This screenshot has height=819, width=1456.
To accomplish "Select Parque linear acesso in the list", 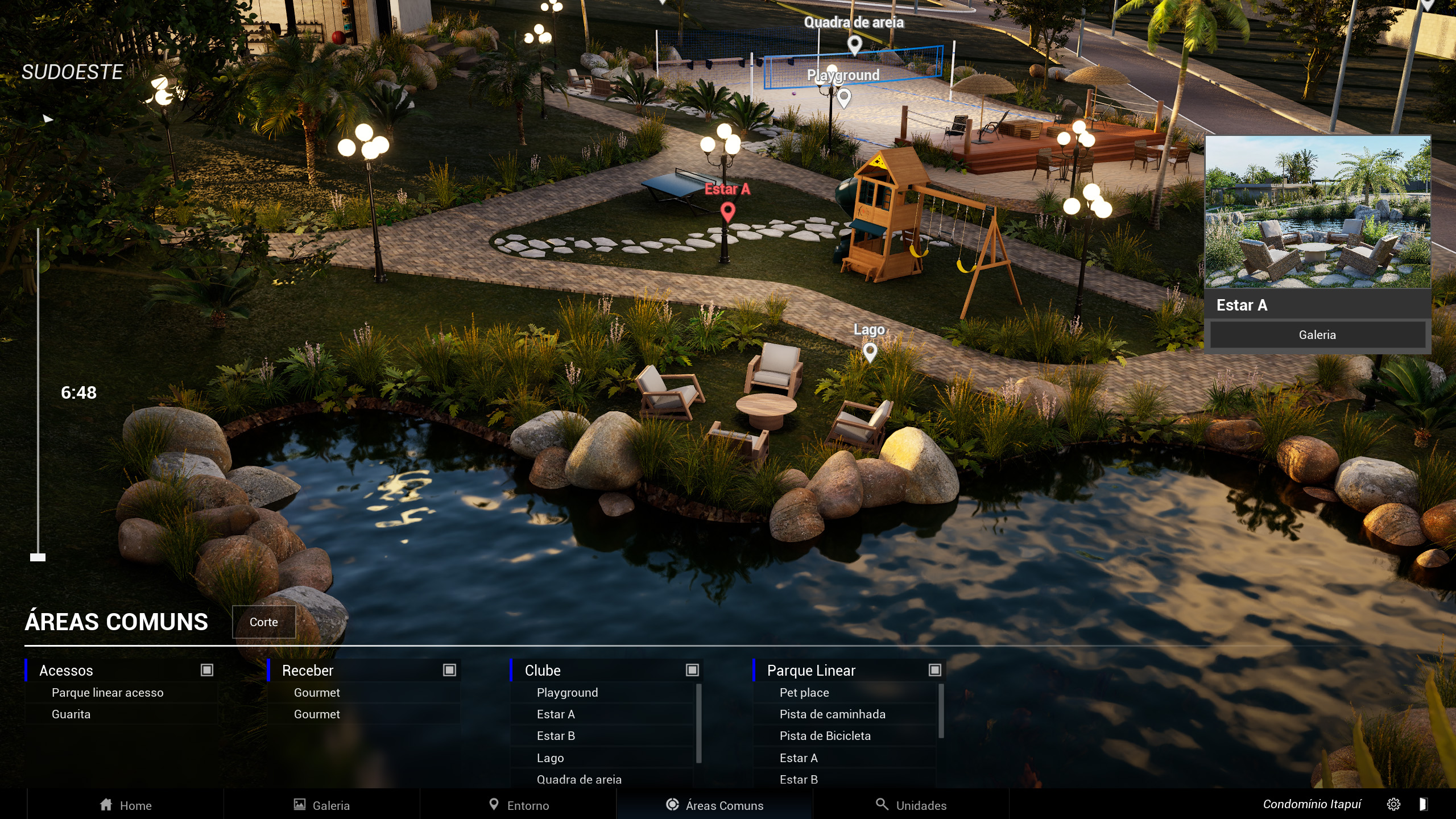I will point(107,692).
